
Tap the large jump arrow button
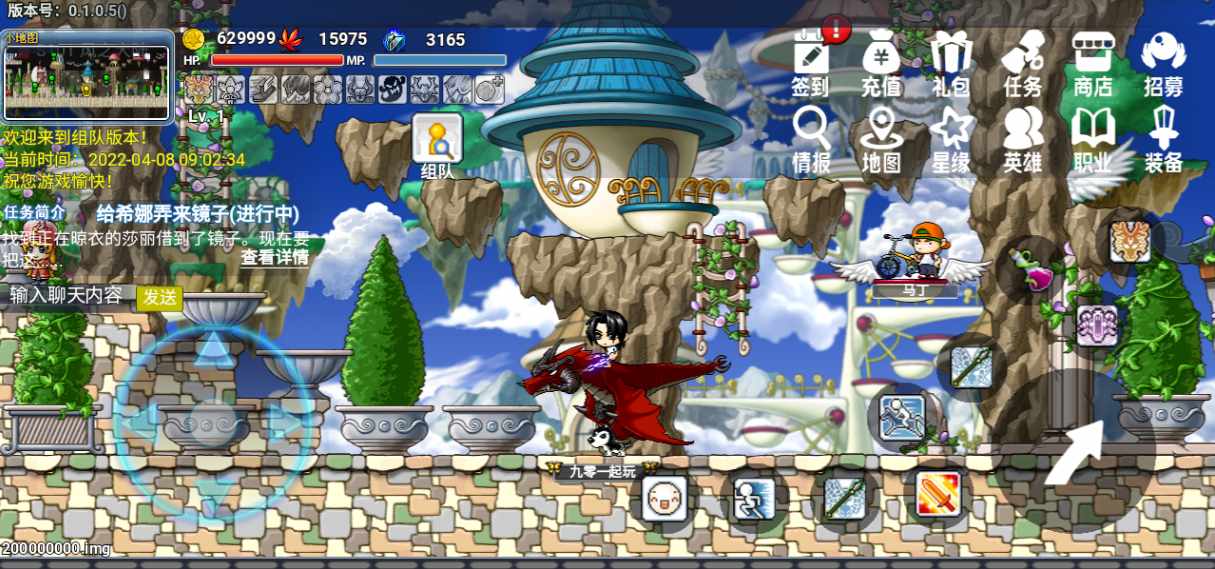click(x=1074, y=452)
